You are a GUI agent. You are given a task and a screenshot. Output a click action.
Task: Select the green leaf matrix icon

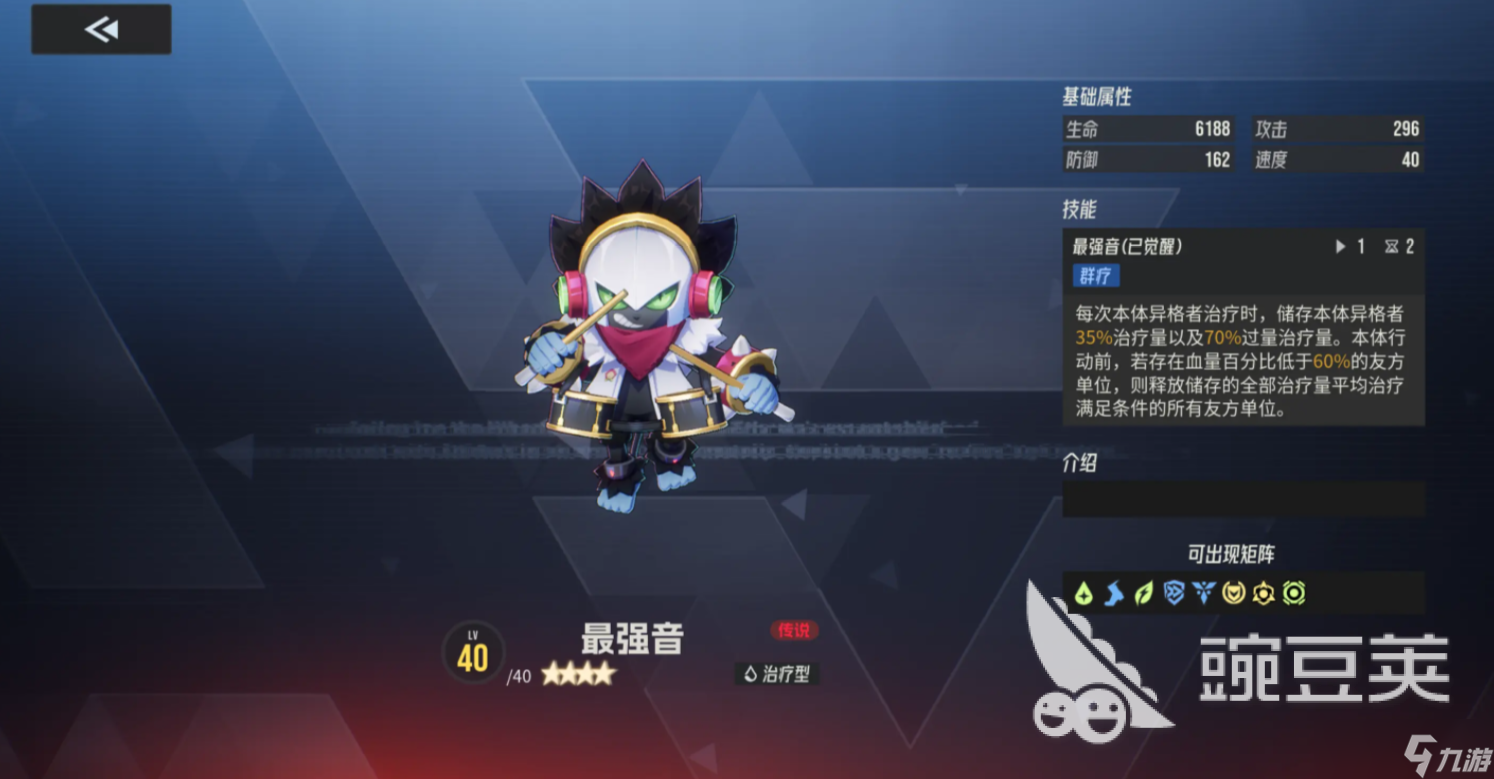(1143, 594)
